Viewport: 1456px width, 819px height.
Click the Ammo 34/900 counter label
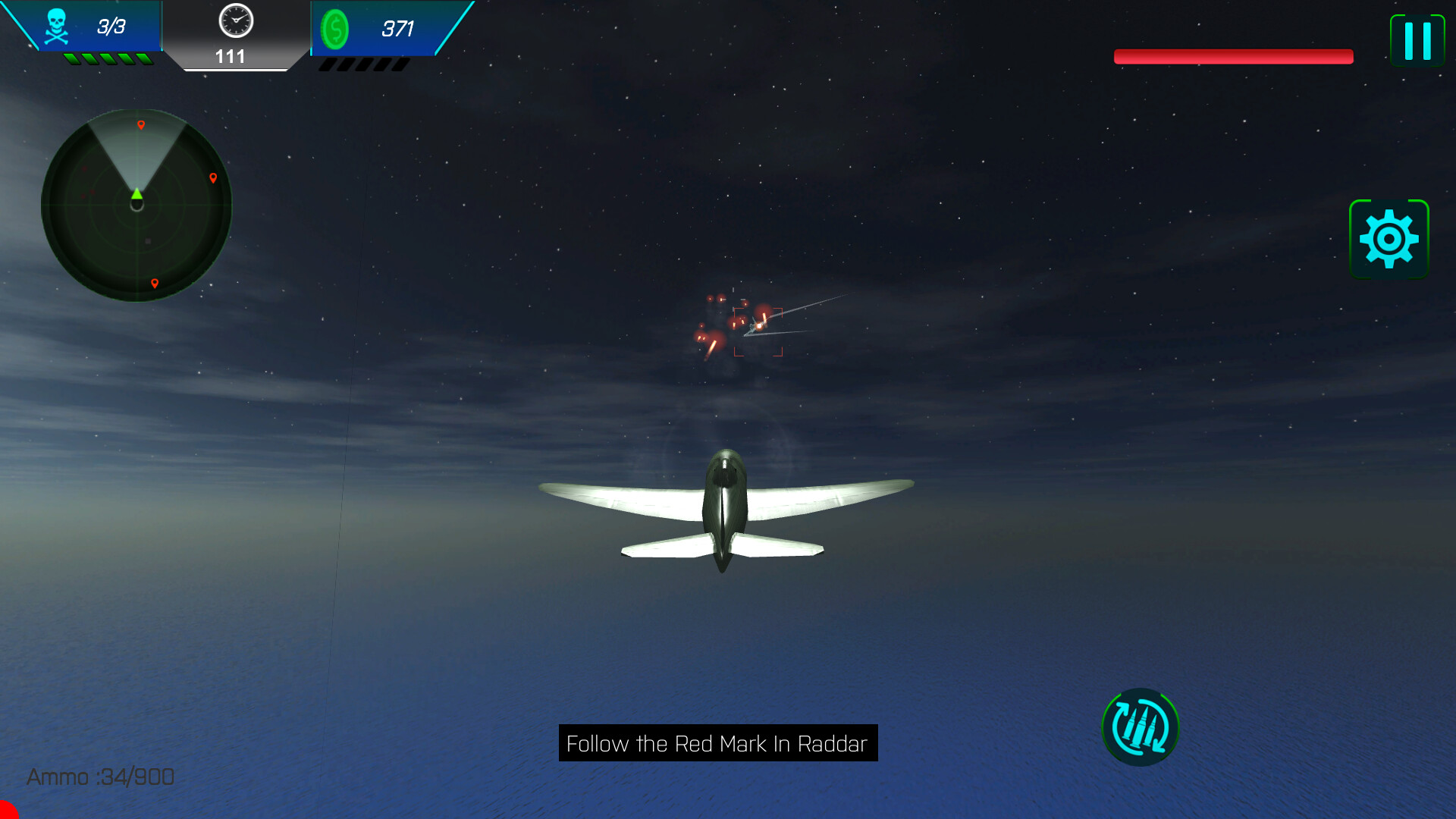(100, 777)
